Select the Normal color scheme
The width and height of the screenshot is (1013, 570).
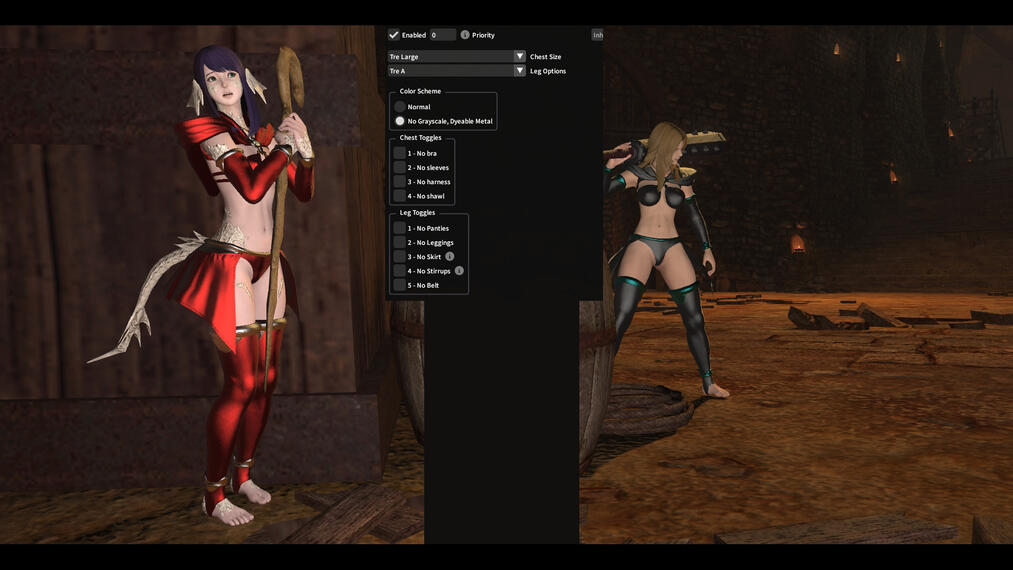point(400,107)
